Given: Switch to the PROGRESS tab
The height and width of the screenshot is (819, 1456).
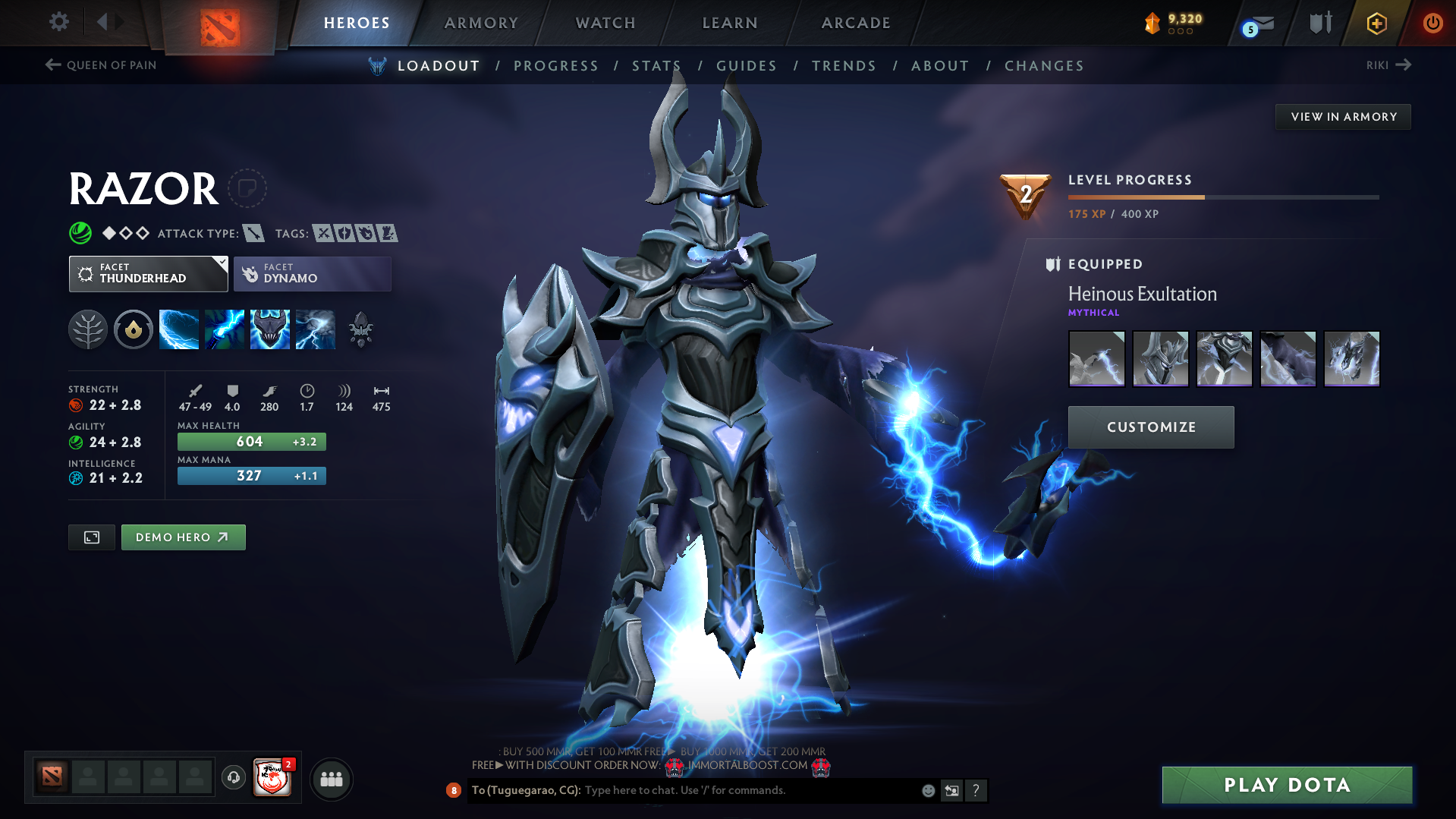Looking at the screenshot, I should [x=555, y=66].
